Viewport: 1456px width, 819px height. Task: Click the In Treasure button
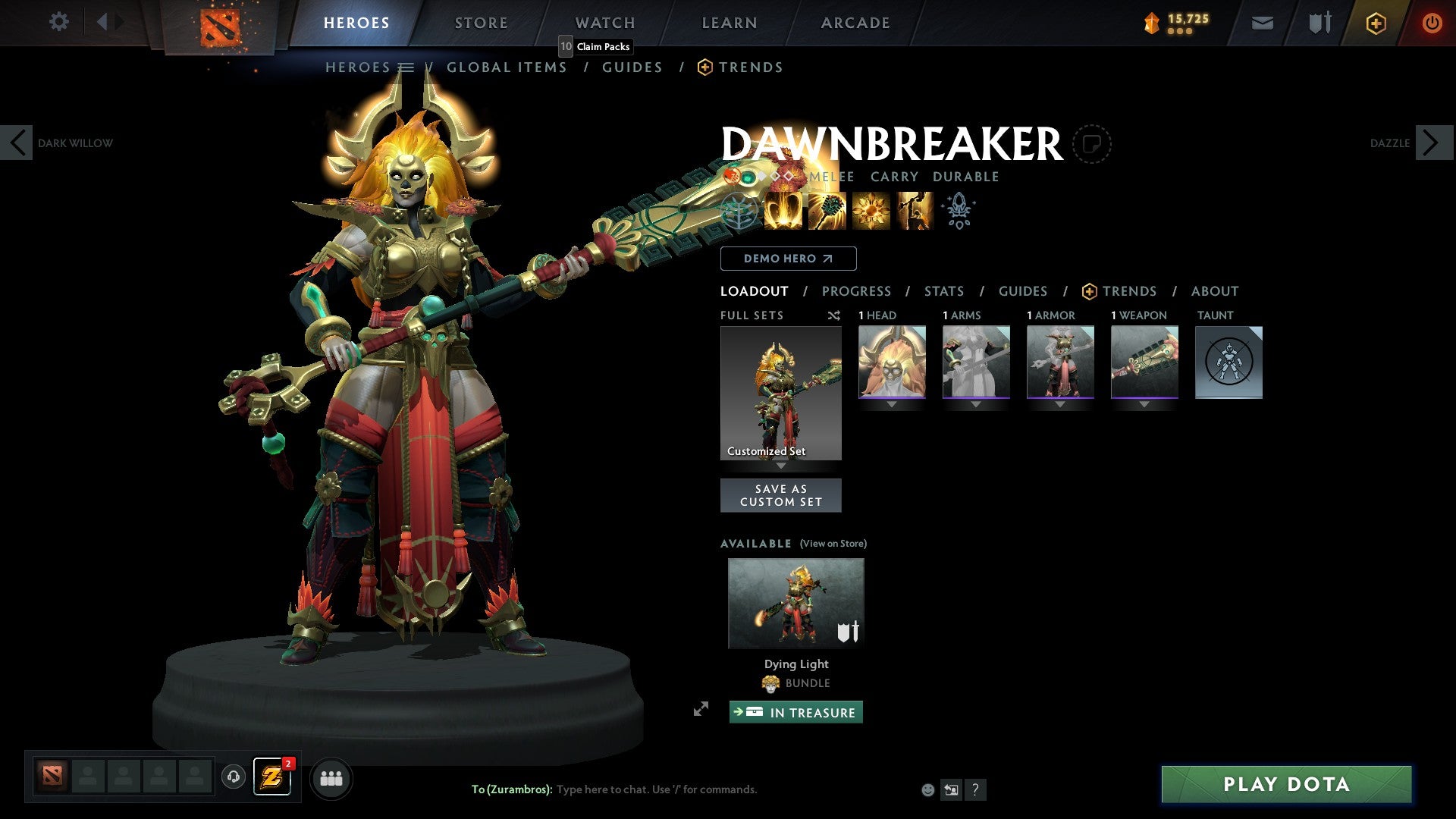[x=795, y=712]
